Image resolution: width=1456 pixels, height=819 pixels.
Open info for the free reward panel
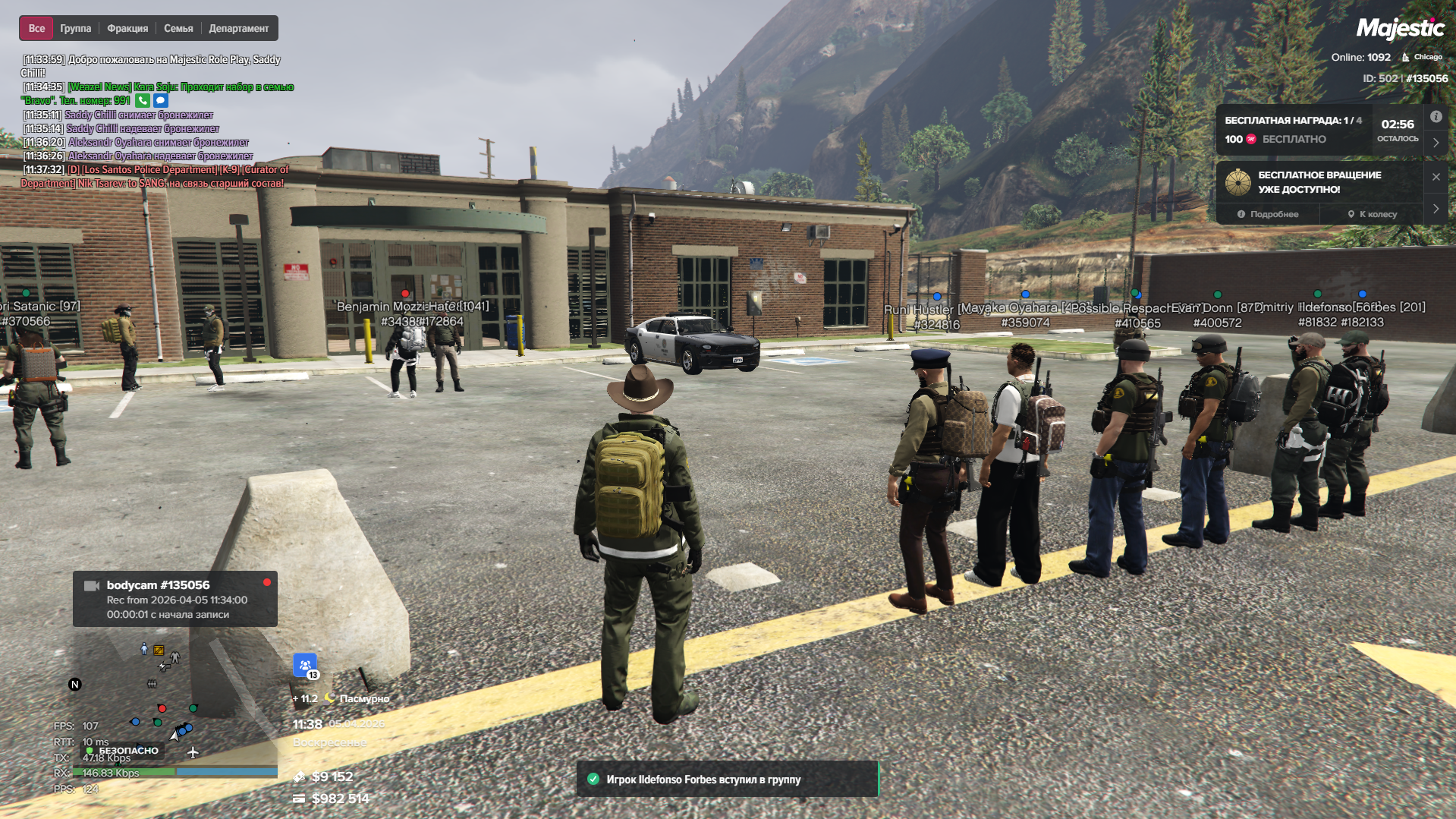(x=1436, y=117)
